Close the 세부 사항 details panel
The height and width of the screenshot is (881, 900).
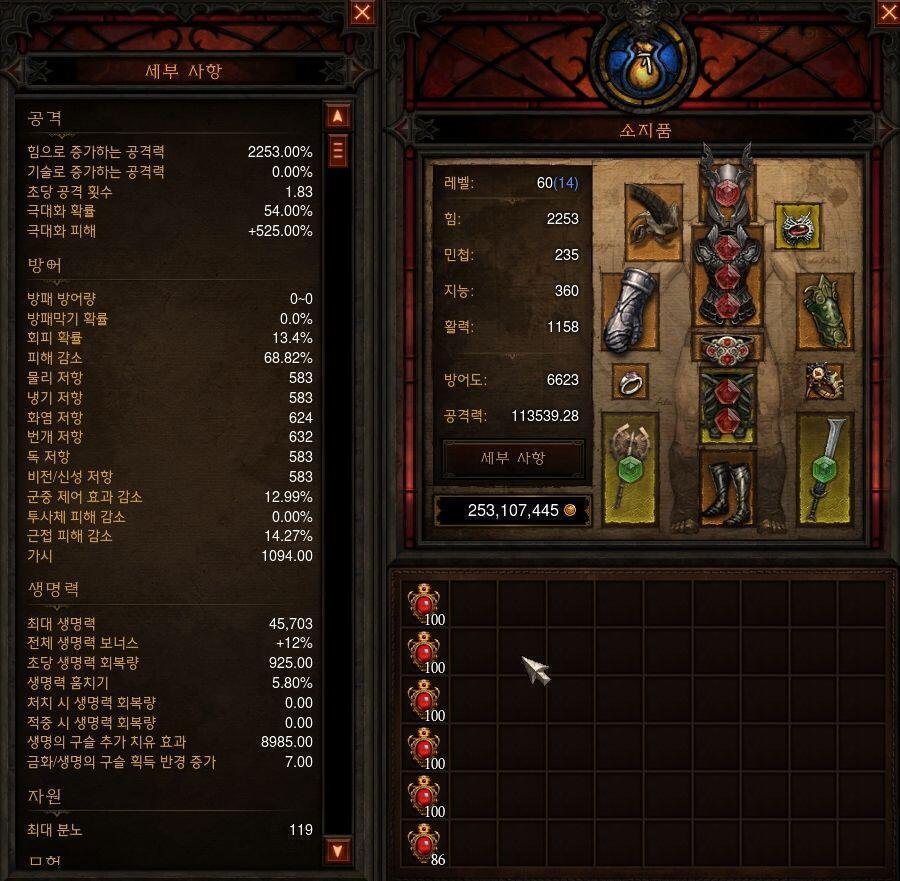pyautogui.click(x=362, y=13)
